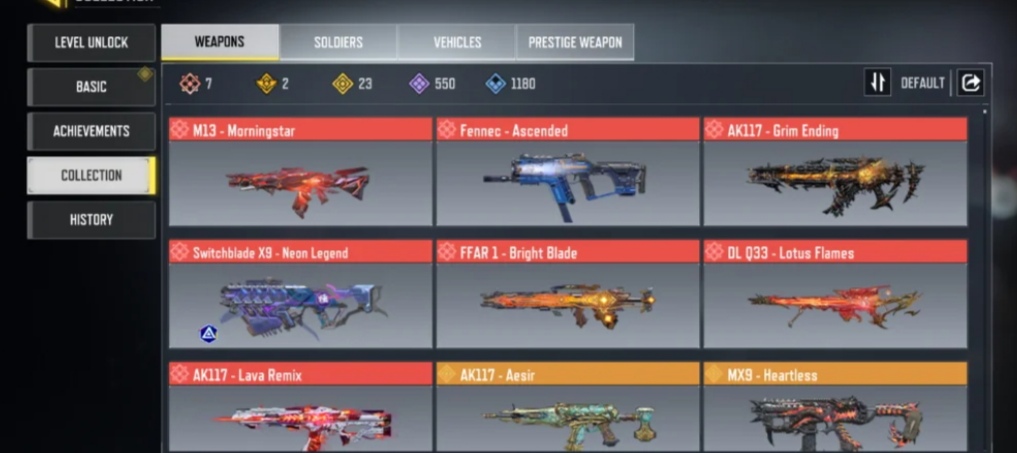Switch to the Vehicles tab
1017x453 pixels.
point(457,42)
